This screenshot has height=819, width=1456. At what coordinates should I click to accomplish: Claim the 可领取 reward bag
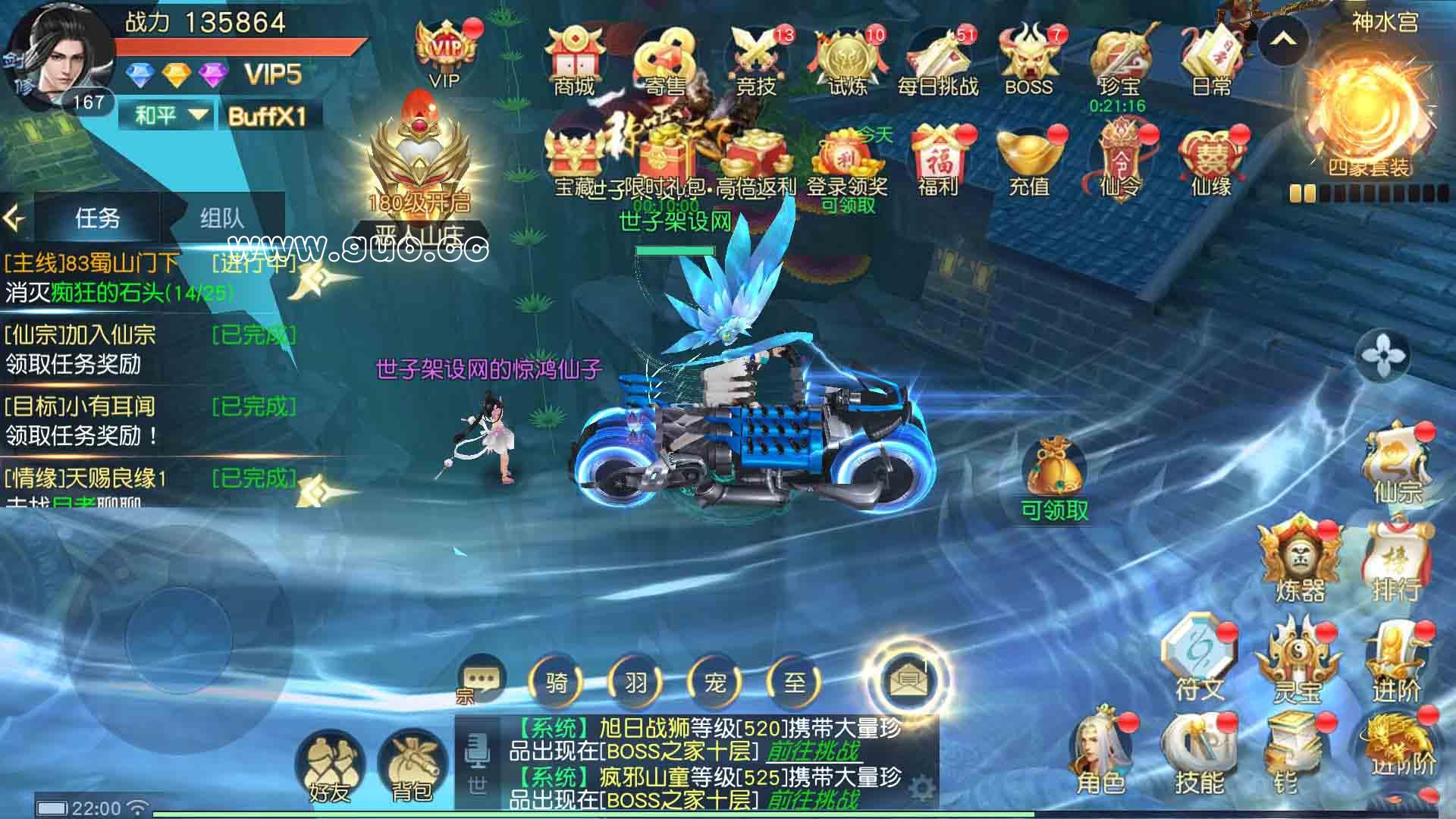(1054, 464)
